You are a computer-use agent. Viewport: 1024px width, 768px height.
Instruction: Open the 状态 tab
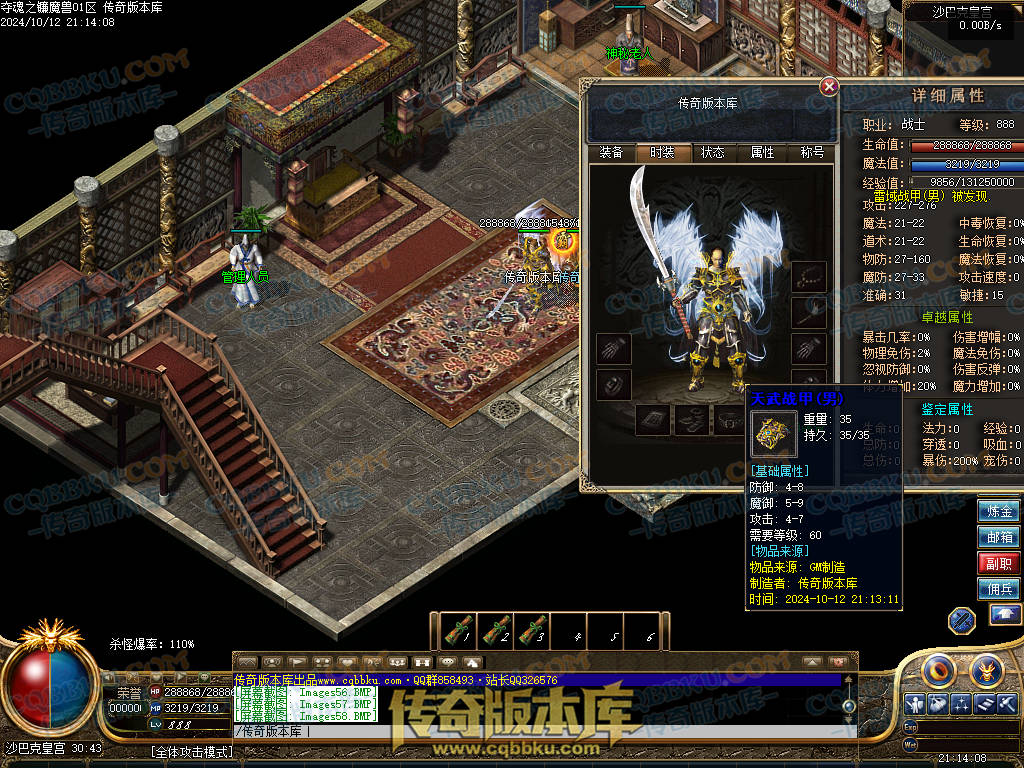712,153
